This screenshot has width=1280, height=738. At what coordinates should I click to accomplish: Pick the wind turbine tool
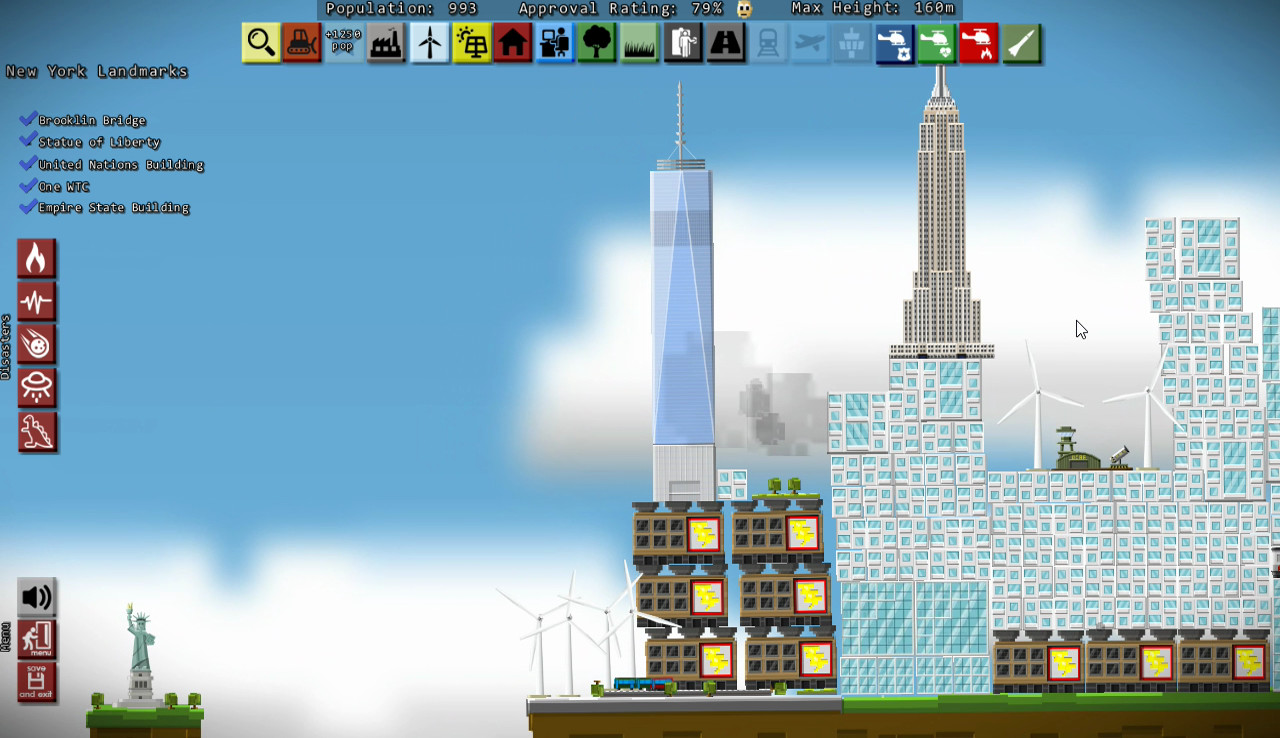click(428, 43)
